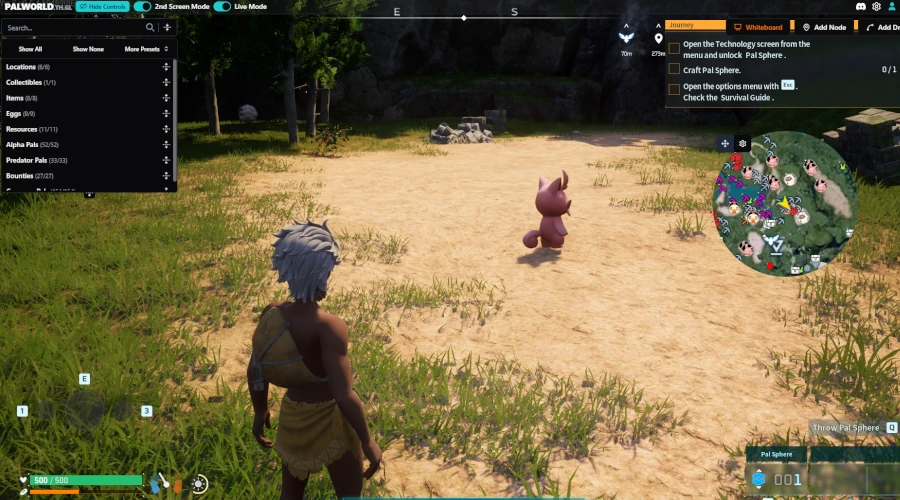The image size is (900, 500).
Task: Toggle the Eggs filter category
Action: tap(20, 114)
